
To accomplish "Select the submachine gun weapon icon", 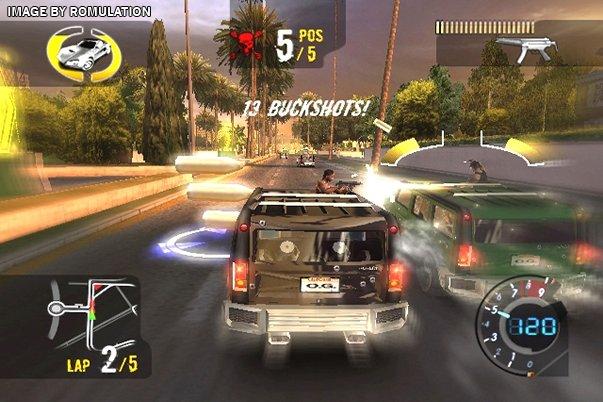I will 522,49.
